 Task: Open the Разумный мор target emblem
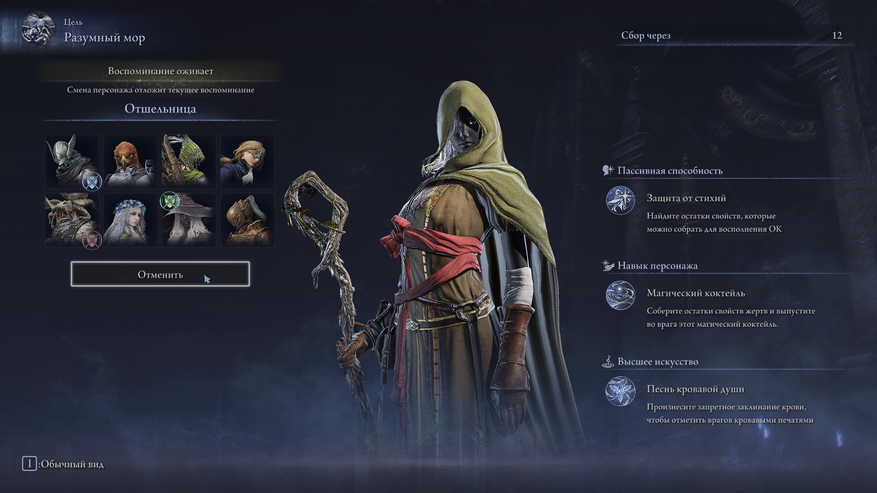[x=38, y=31]
